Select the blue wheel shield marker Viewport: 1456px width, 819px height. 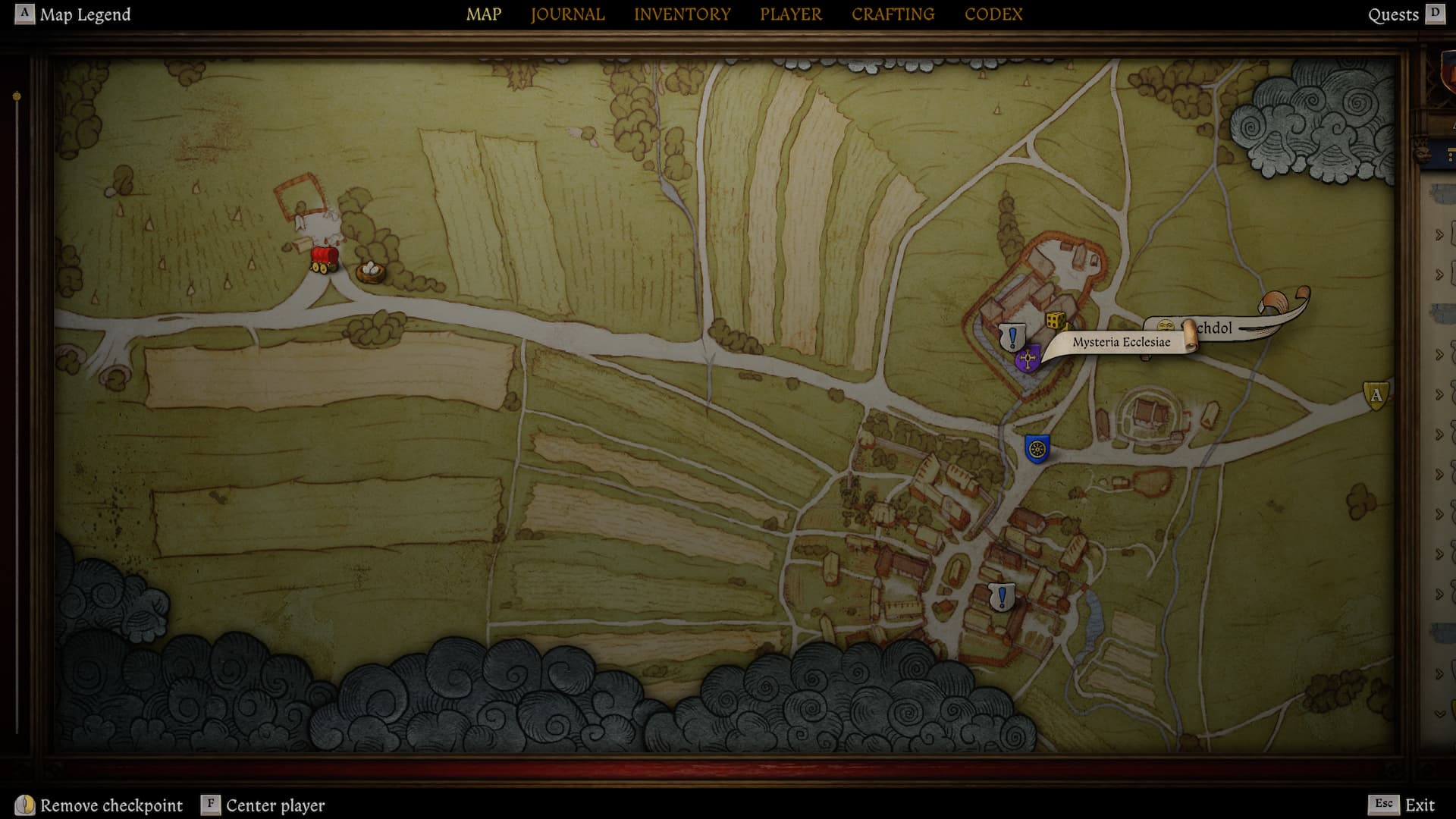pos(1037,449)
